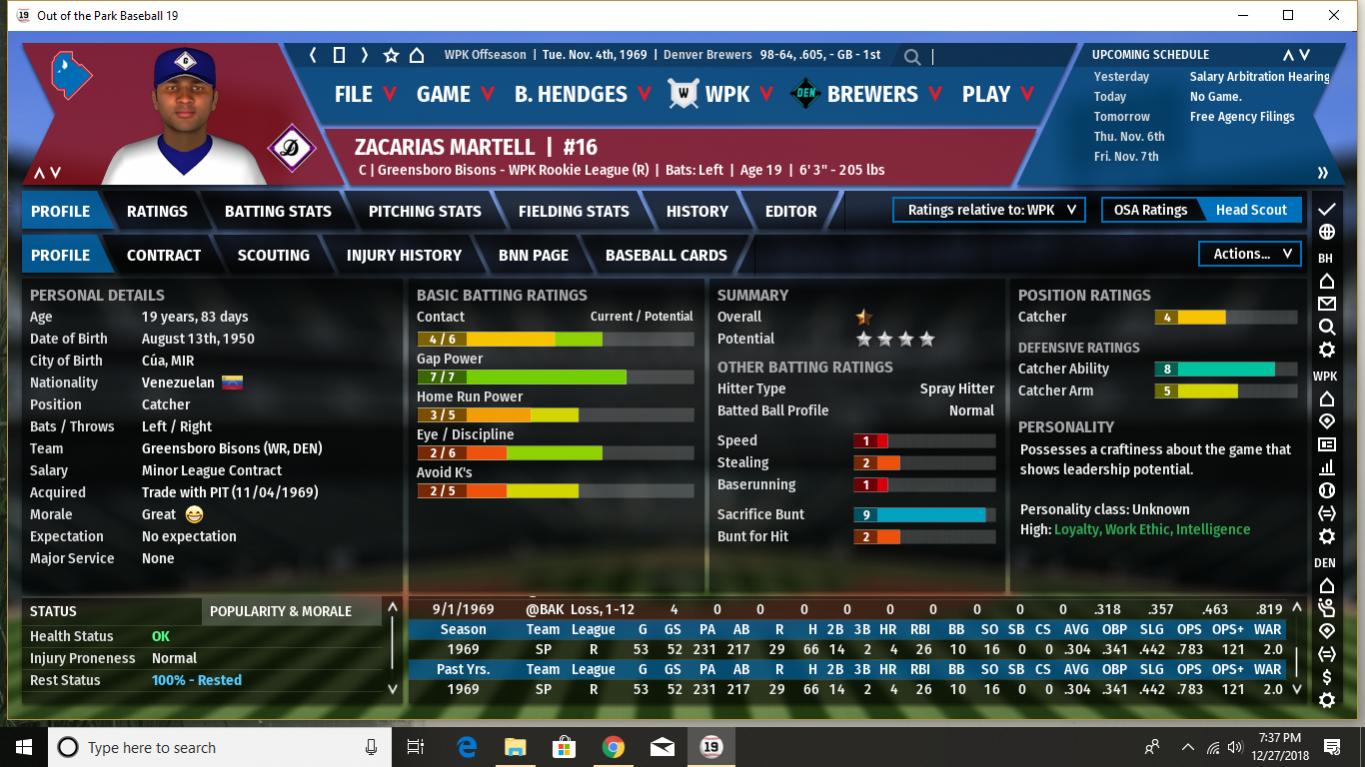Go to the SCOUTING sub-tab
Image resolution: width=1365 pixels, height=767 pixels.
(x=273, y=255)
